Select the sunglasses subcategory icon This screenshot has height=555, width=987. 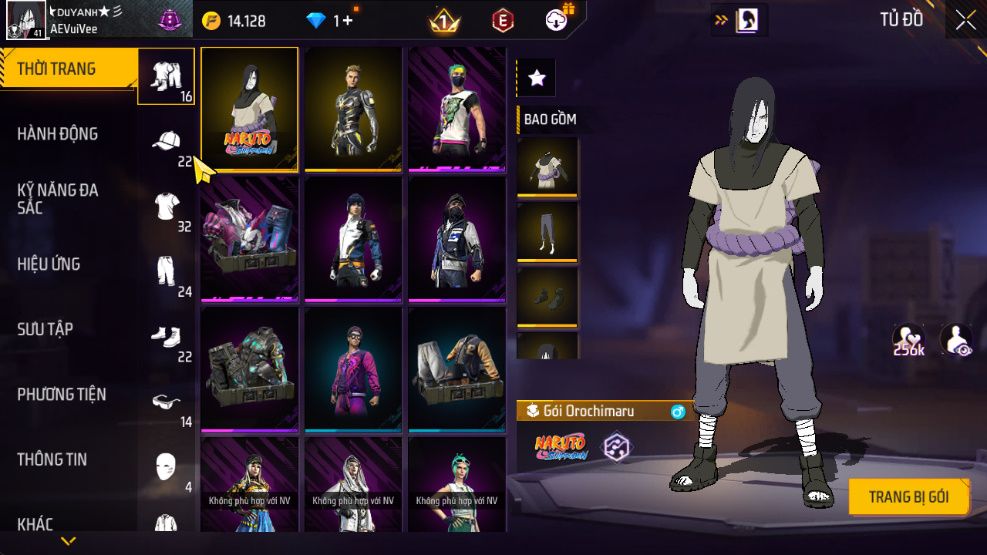coord(166,402)
